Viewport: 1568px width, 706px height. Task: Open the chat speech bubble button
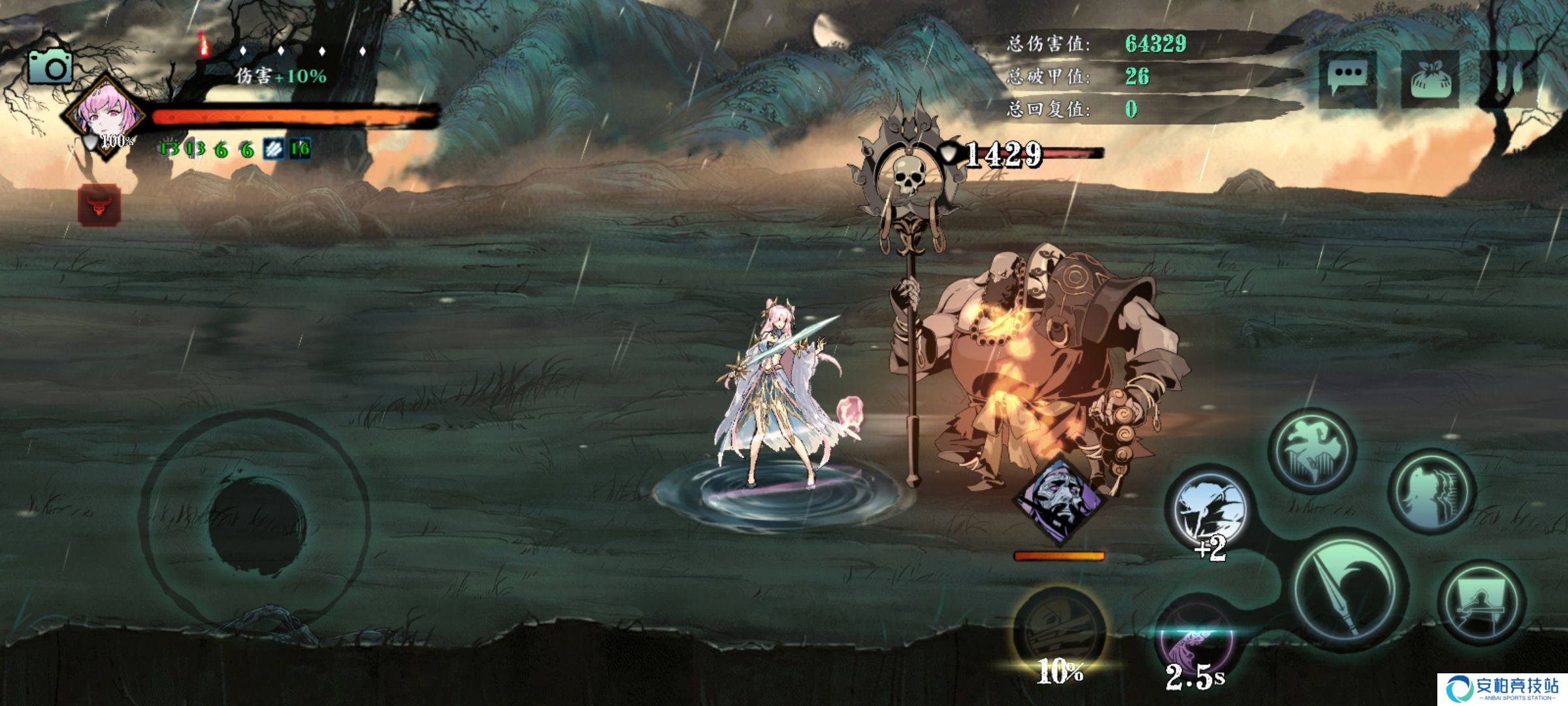coord(1347,78)
